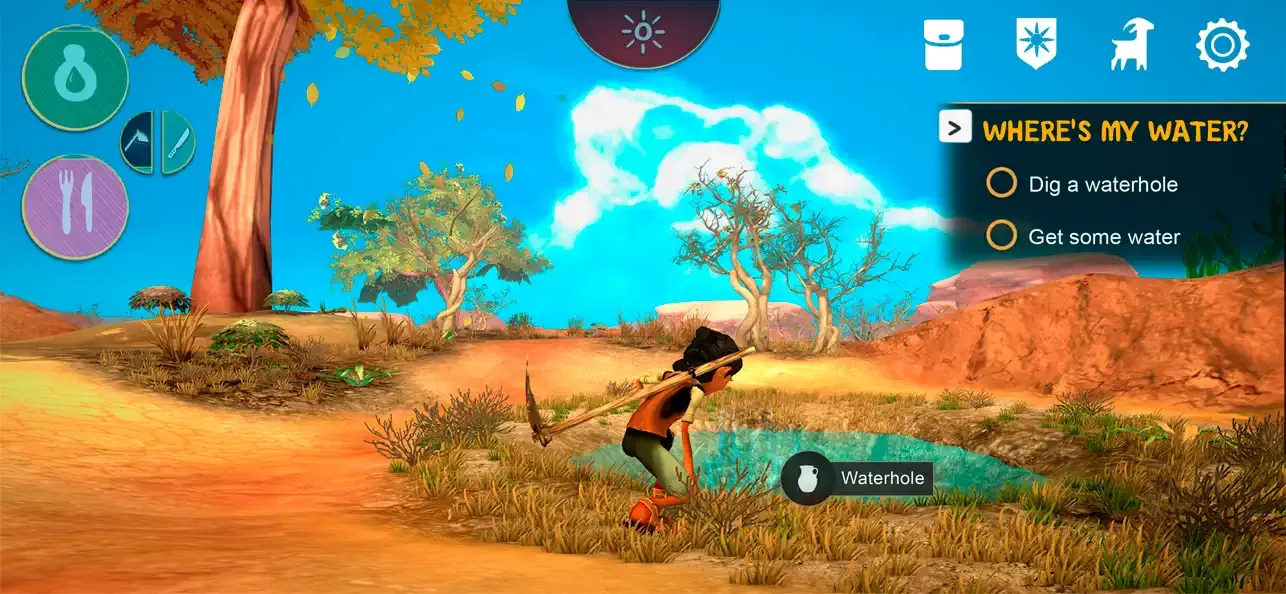Image resolution: width=1286 pixels, height=594 pixels.
Task: Select the hoe tool icon
Action: tap(139, 142)
